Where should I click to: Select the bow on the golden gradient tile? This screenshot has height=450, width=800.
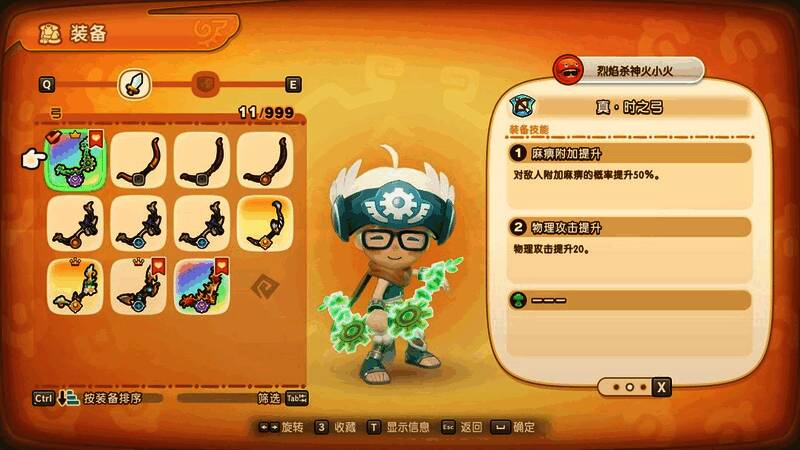pos(264,223)
